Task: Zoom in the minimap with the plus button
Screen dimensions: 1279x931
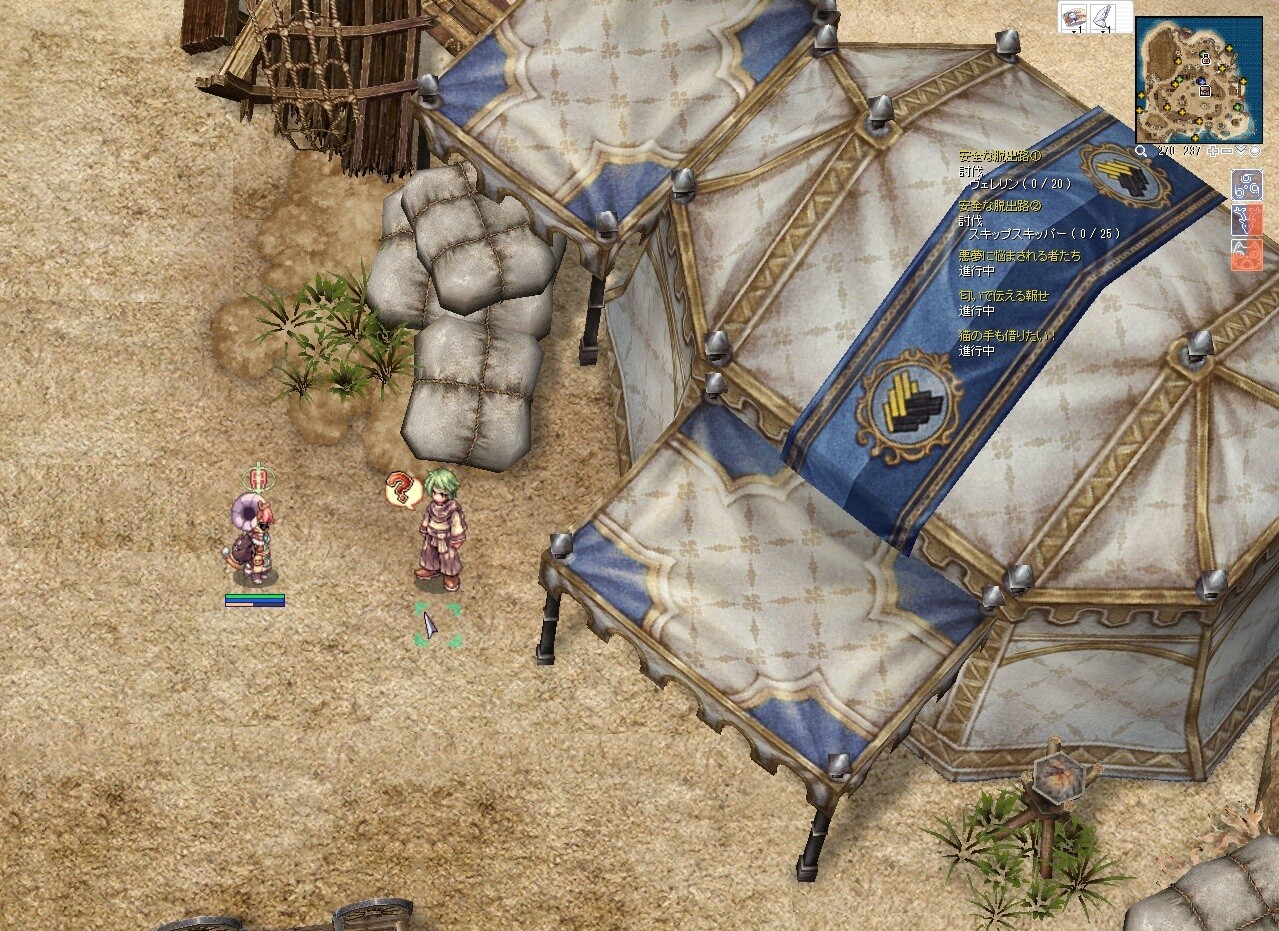Action: coord(1213,152)
